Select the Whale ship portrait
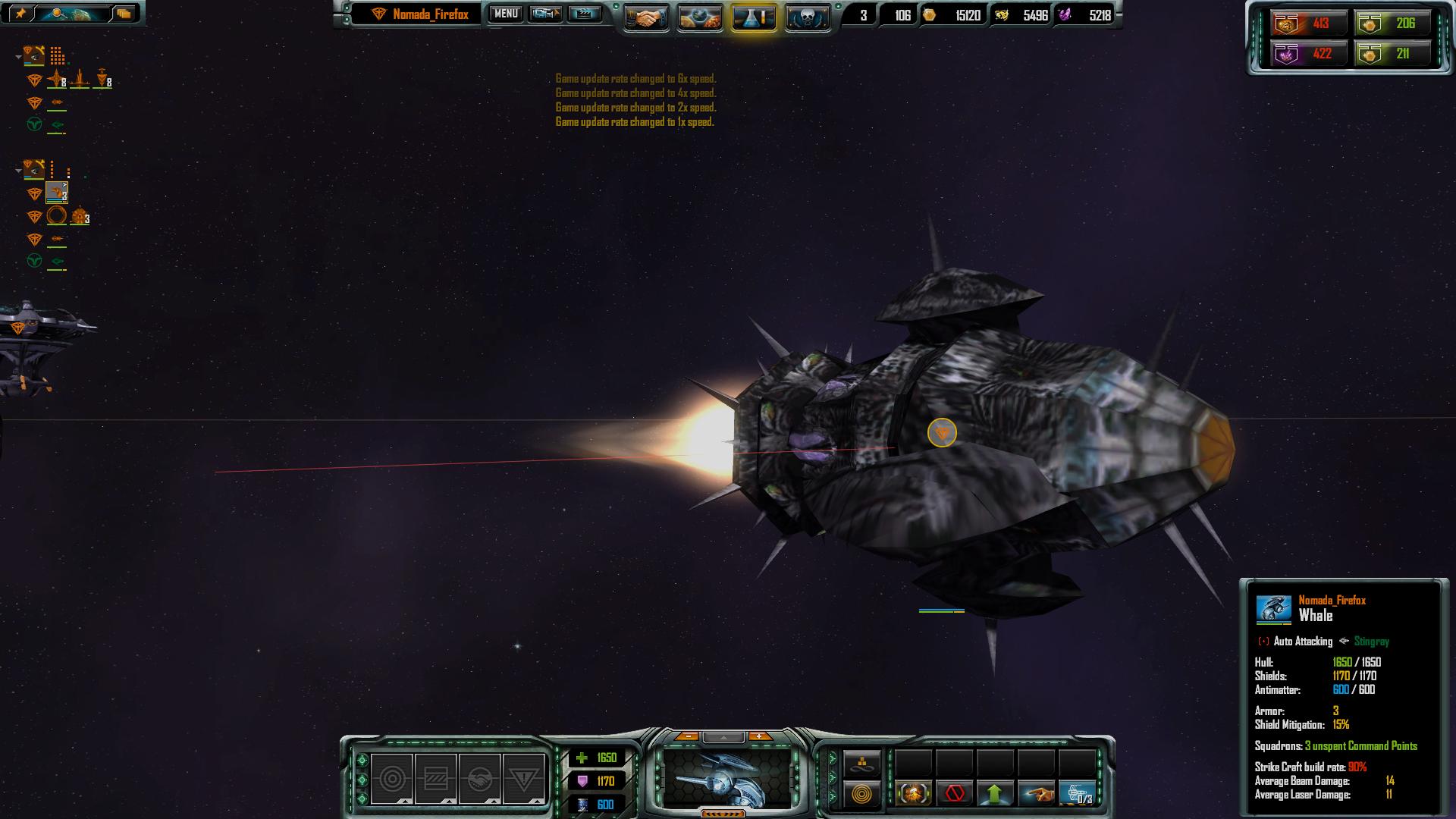The image size is (1456, 819). pyautogui.click(x=727, y=777)
